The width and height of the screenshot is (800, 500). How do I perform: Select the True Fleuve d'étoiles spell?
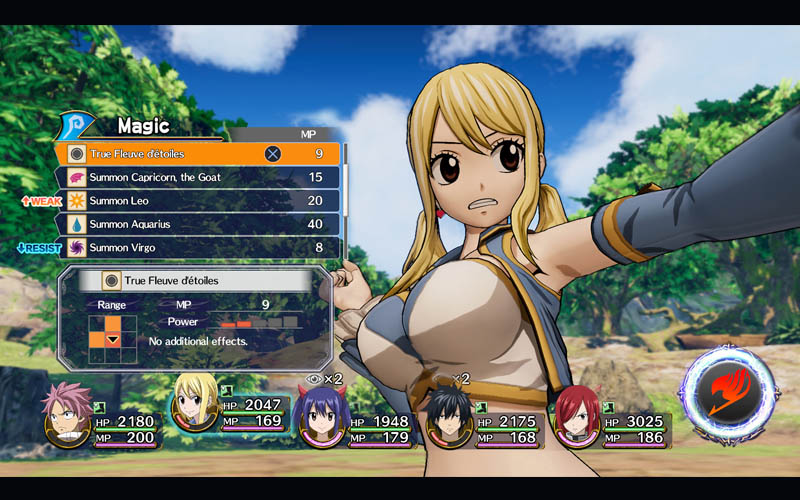tap(200, 154)
